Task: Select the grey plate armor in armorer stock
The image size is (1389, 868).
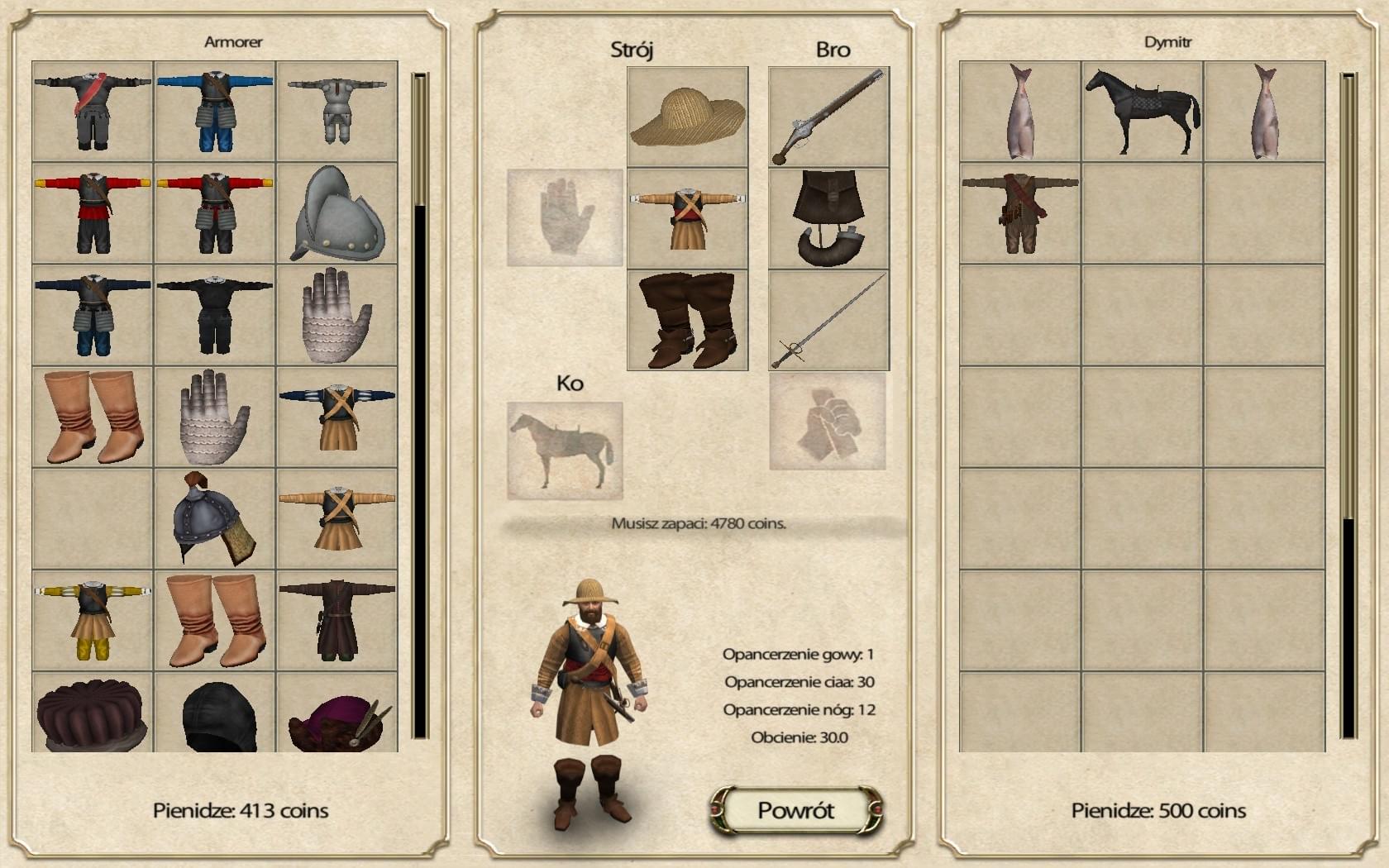Action: click(x=337, y=112)
